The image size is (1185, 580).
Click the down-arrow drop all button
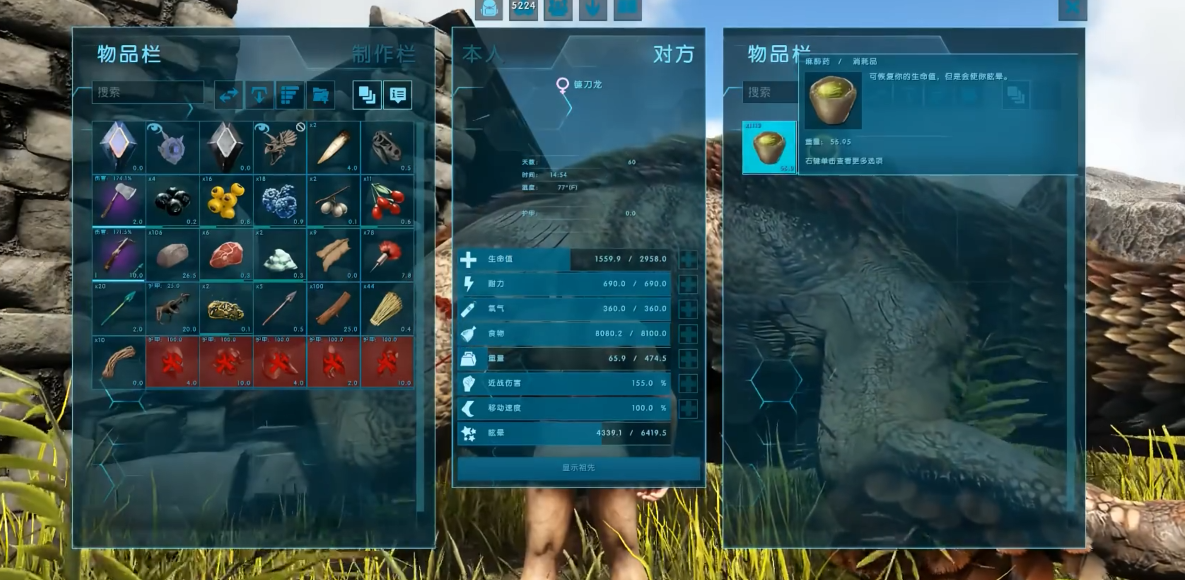[259, 95]
